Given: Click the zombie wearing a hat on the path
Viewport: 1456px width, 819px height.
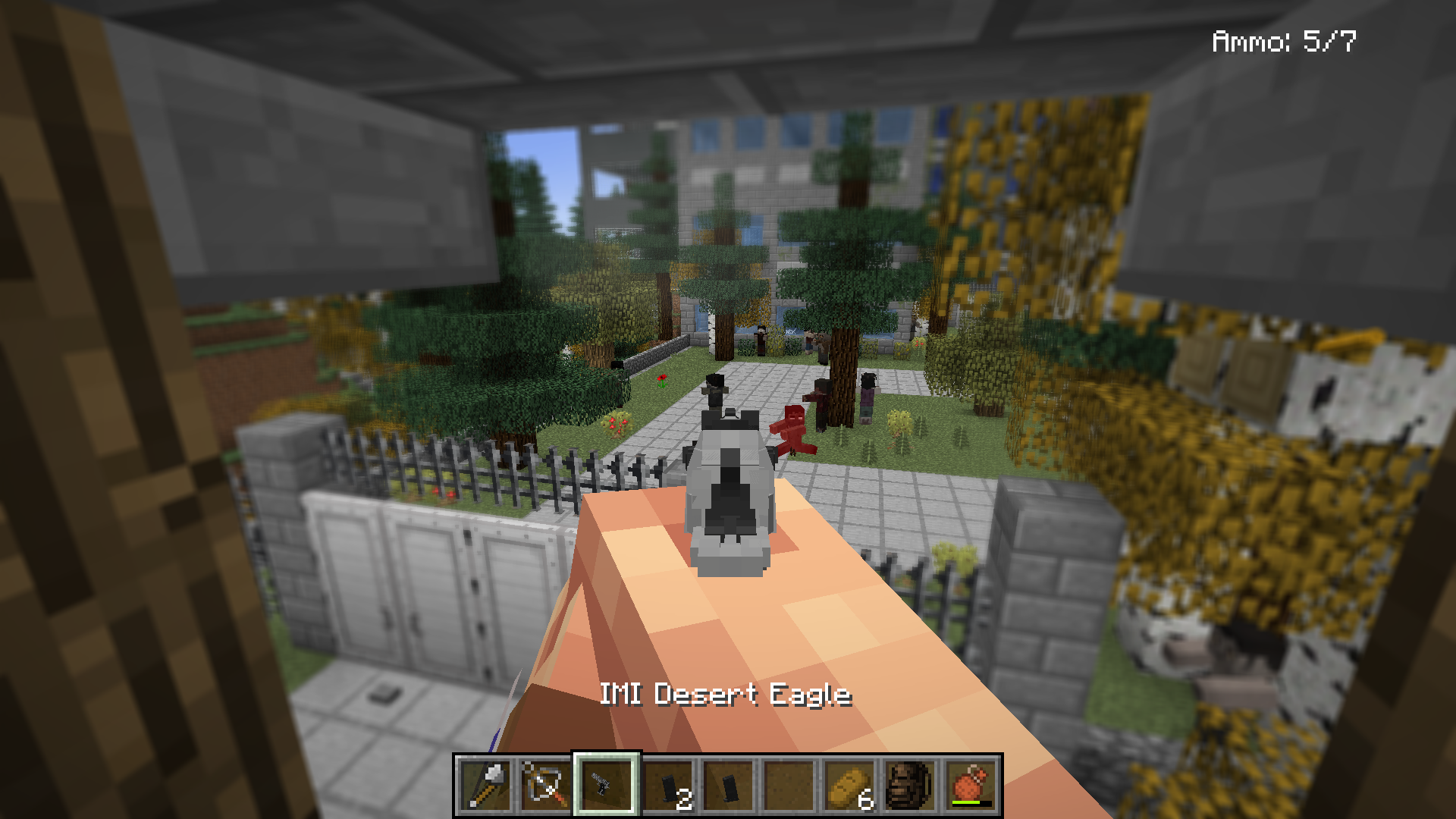Looking at the screenshot, I should pyautogui.click(x=716, y=391).
